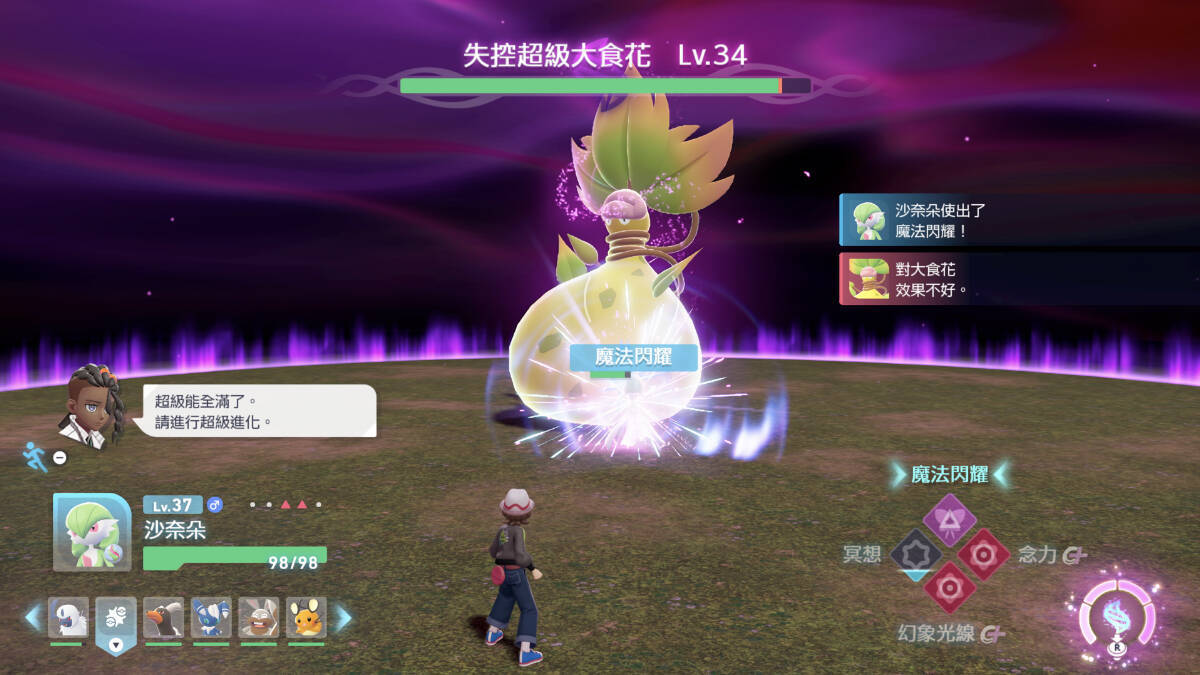The image size is (1200, 675).
Task: Click the party bar's left arrow
Action: tap(33, 618)
